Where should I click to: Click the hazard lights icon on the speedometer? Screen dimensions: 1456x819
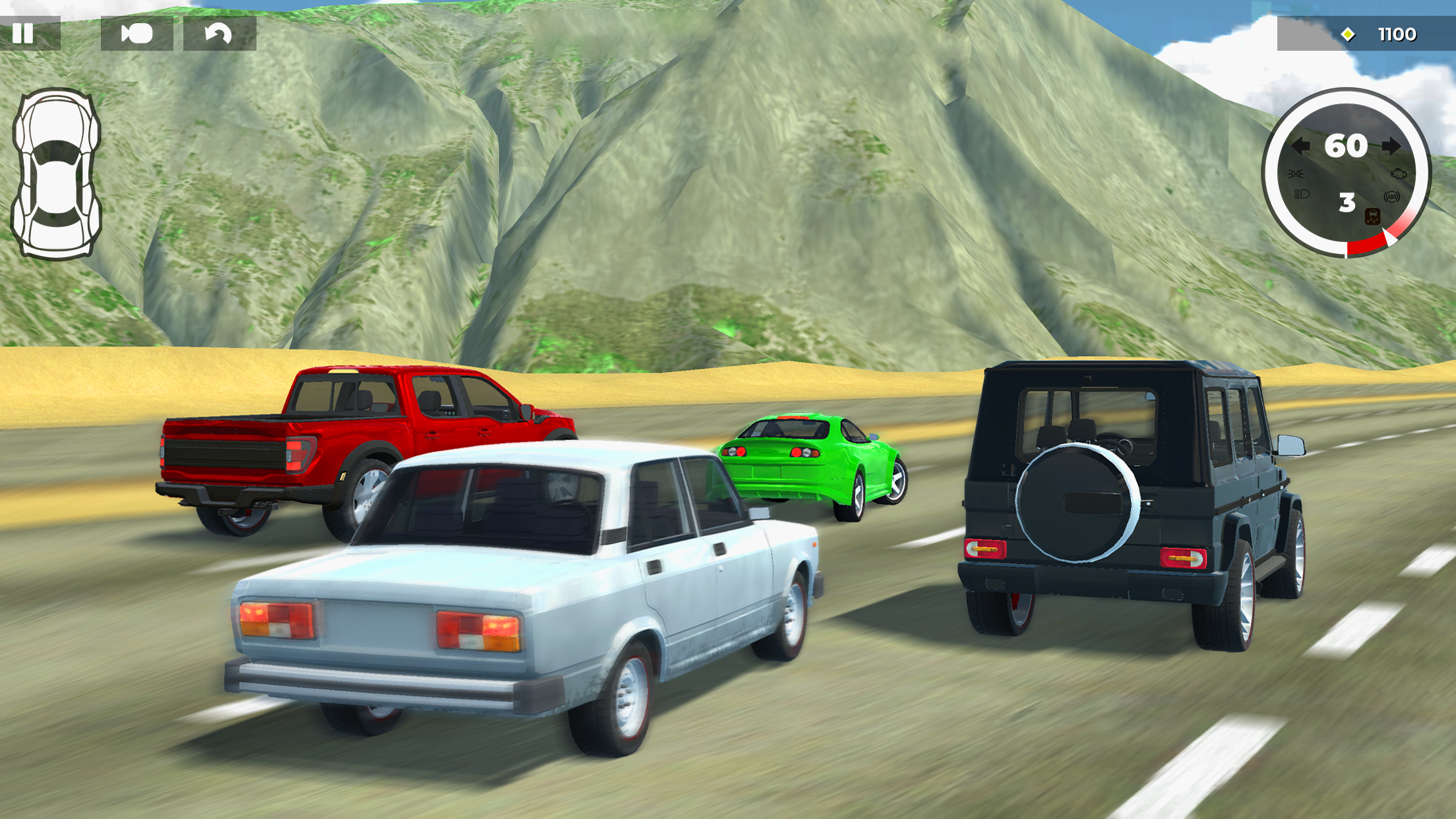1296,173
